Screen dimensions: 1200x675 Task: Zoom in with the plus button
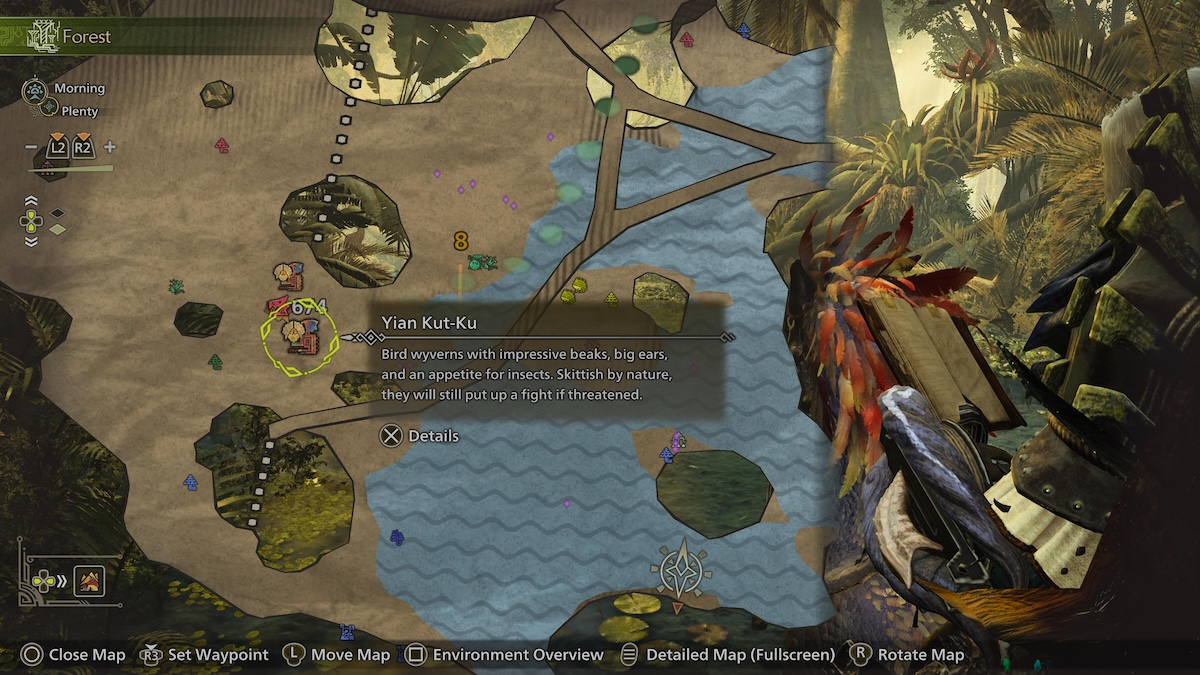110,147
